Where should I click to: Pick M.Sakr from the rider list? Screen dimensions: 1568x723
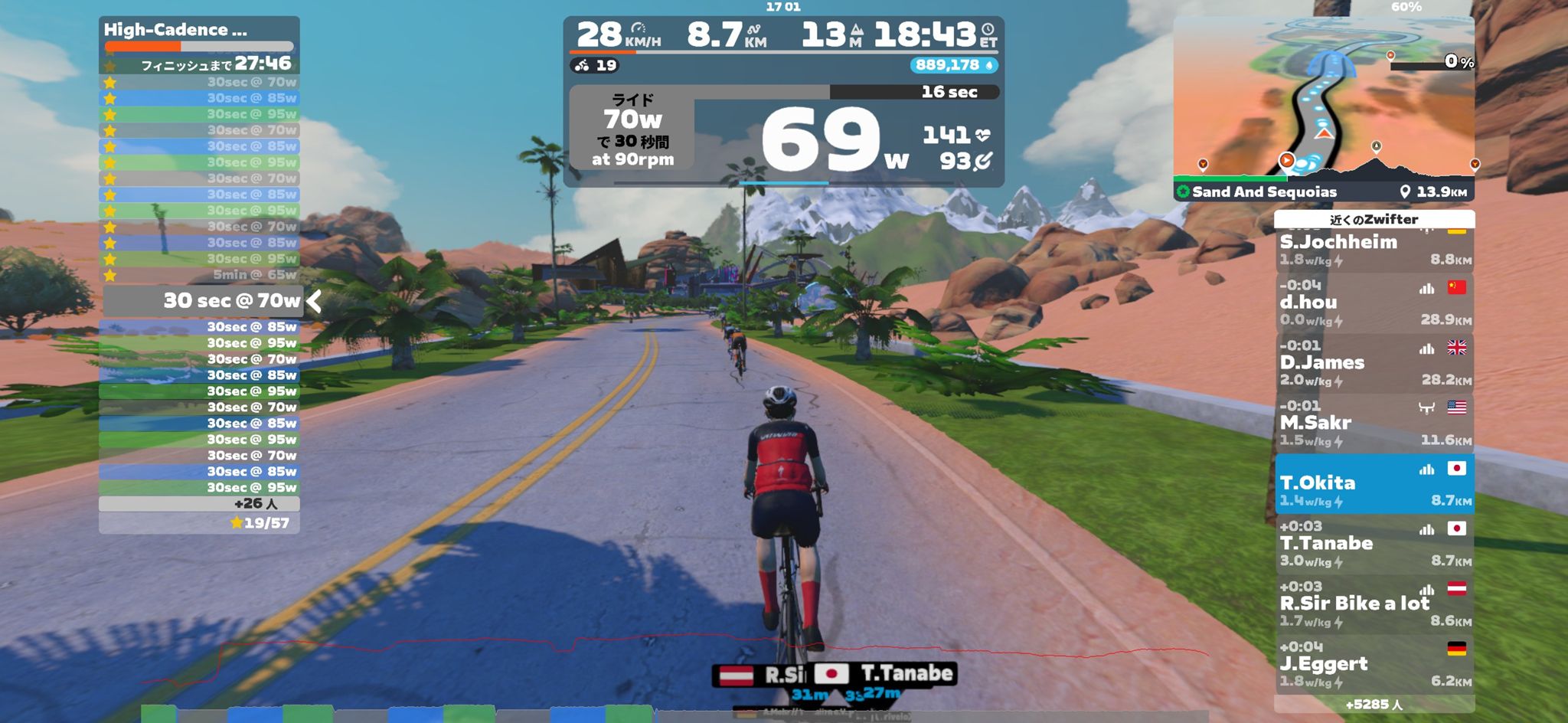pyautogui.click(x=1374, y=423)
